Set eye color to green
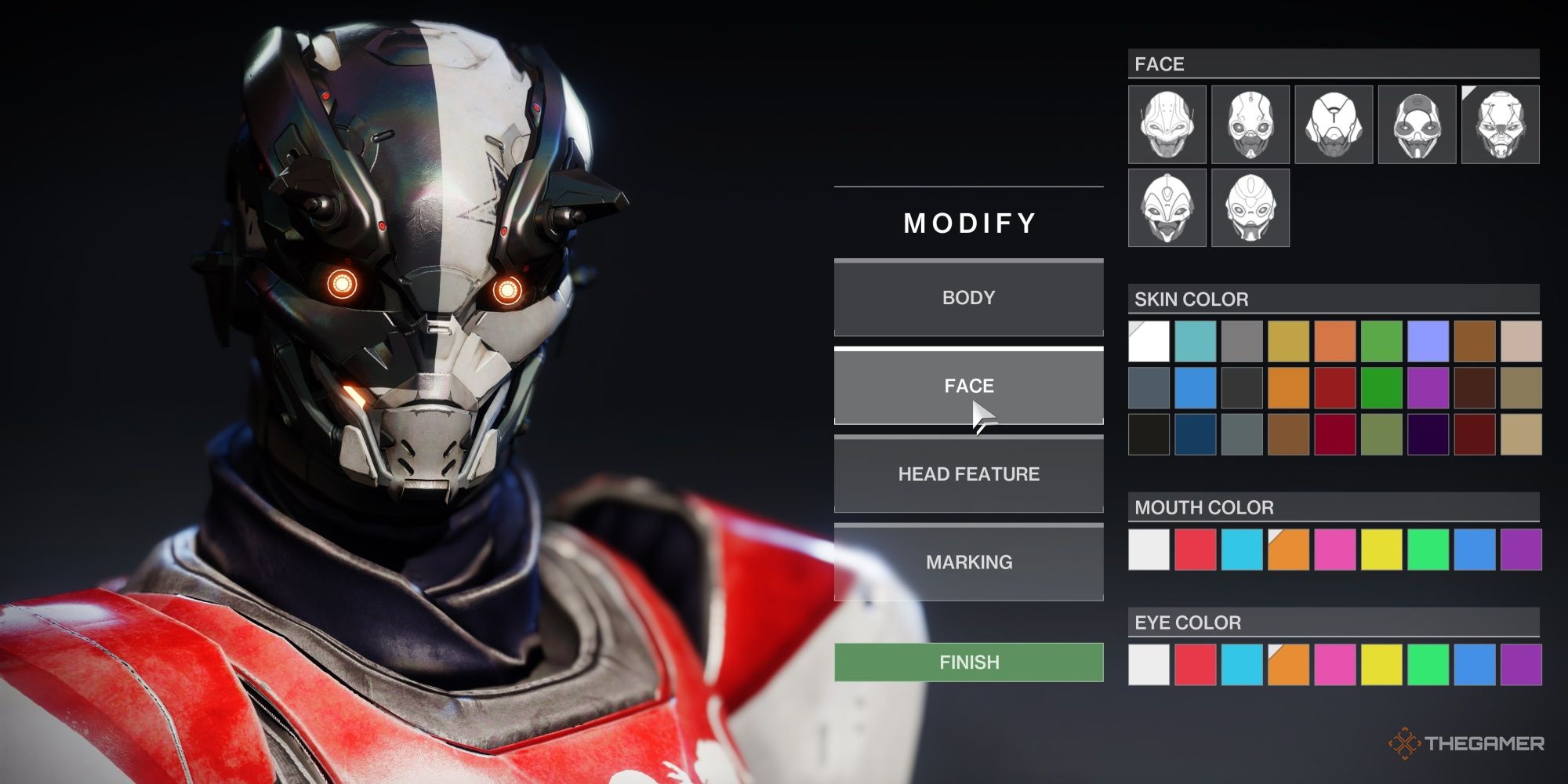The width and height of the screenshot is (1568, 784). coord(1428,665)
